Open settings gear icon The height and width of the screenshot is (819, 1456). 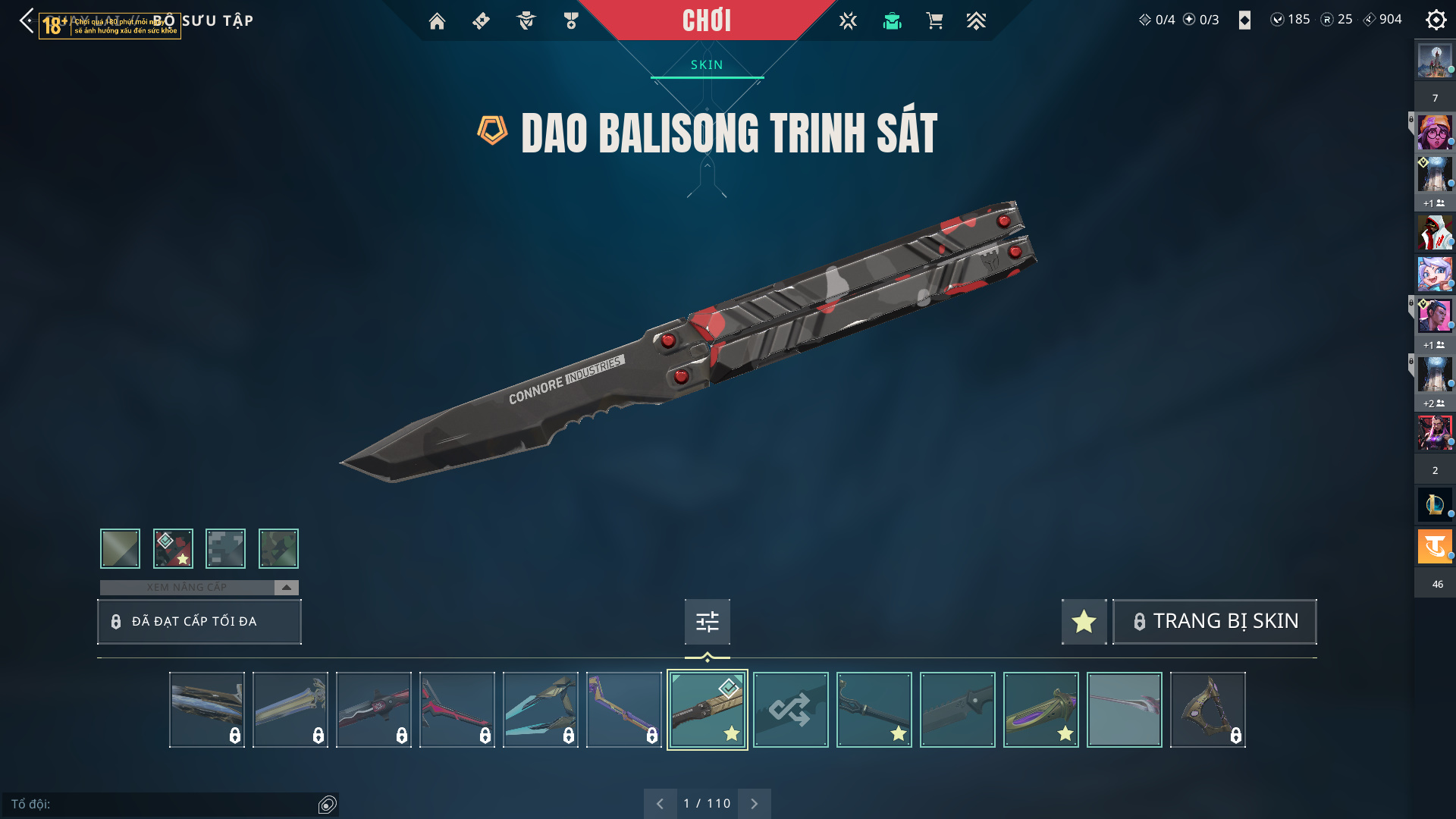pyautogui.click(x=1436, y=20)
